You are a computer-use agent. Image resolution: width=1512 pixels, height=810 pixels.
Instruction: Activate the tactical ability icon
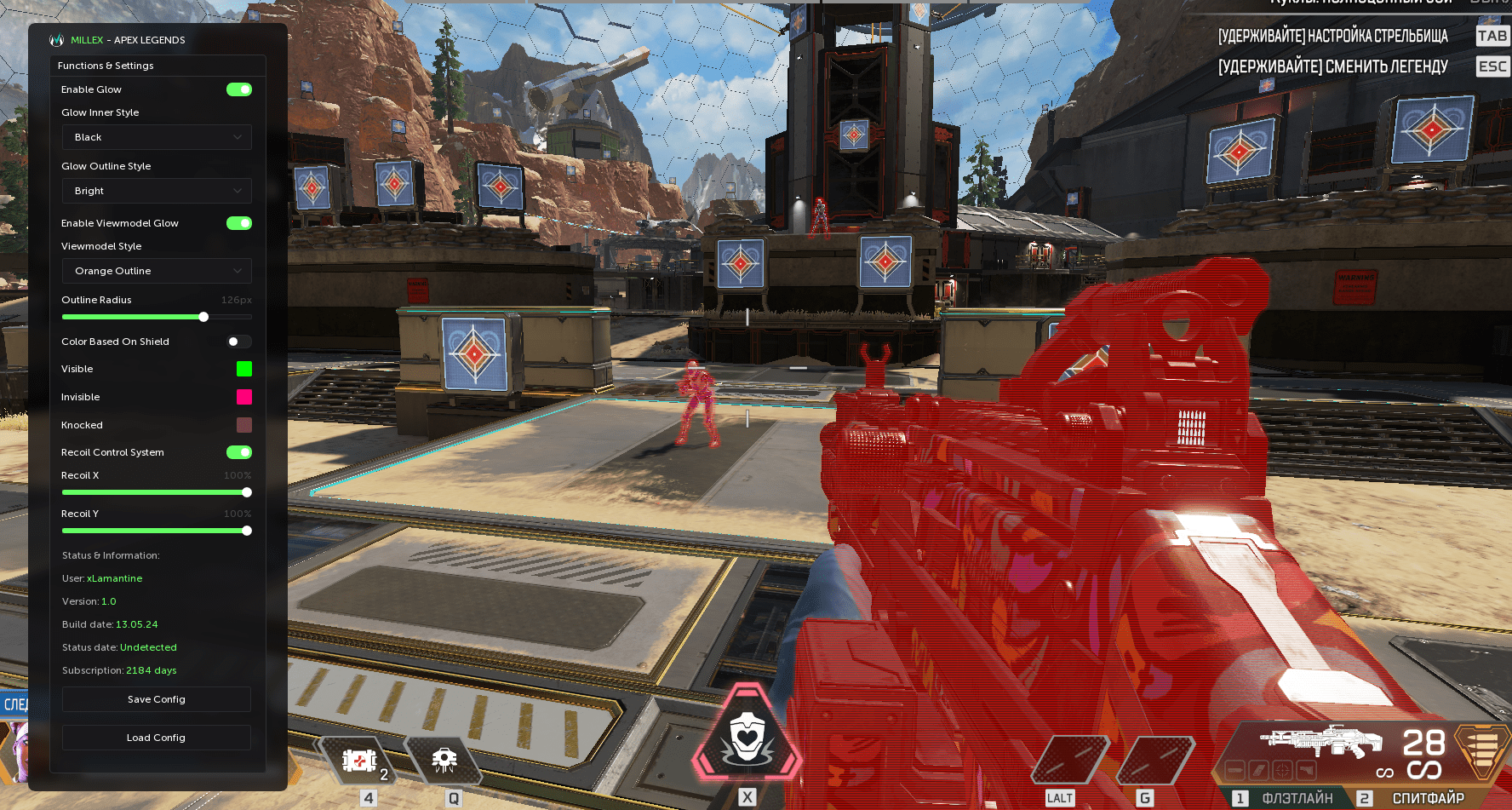coord(444,761)
